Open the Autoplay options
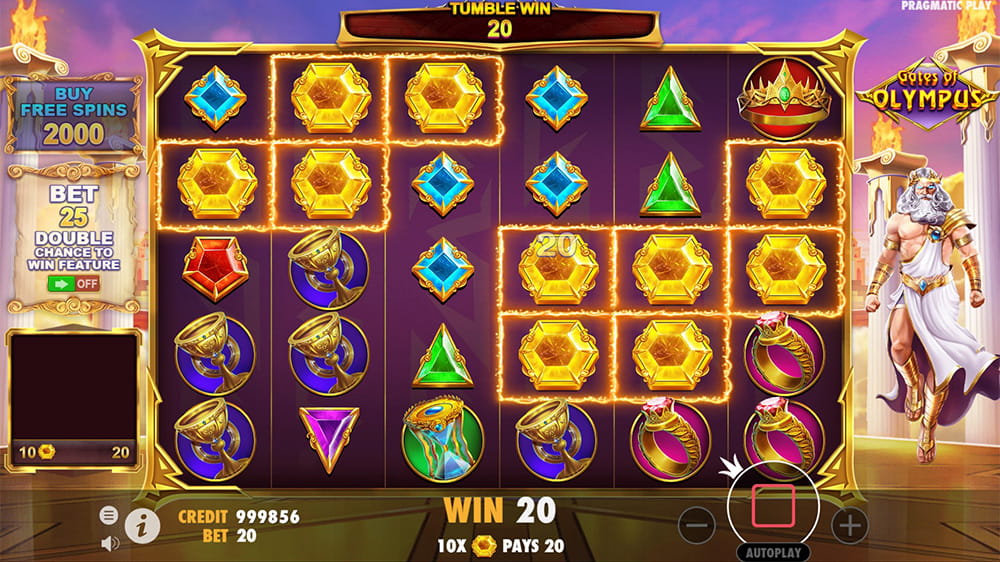 [x=773, y=552]
